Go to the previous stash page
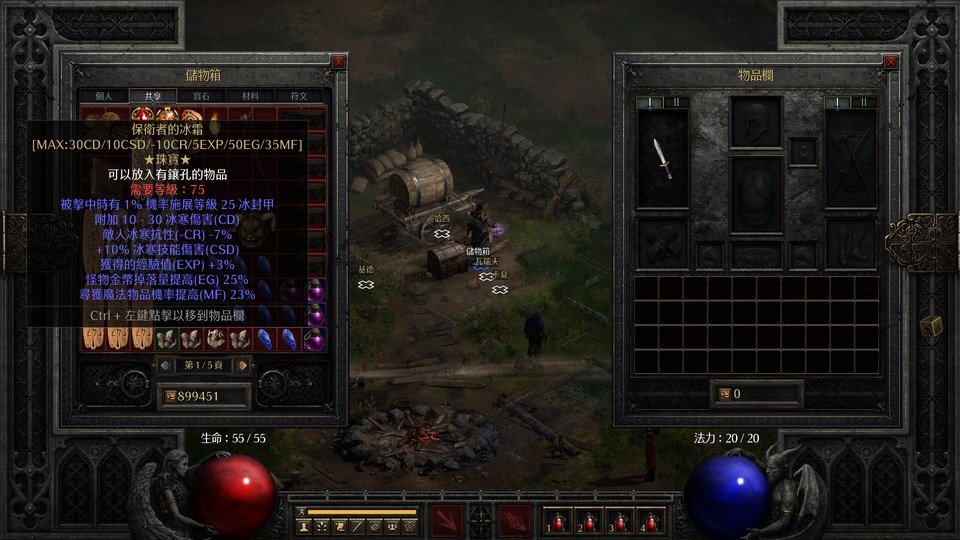The image size is (960, 540). pyautogui.click(x=168, y=365)
